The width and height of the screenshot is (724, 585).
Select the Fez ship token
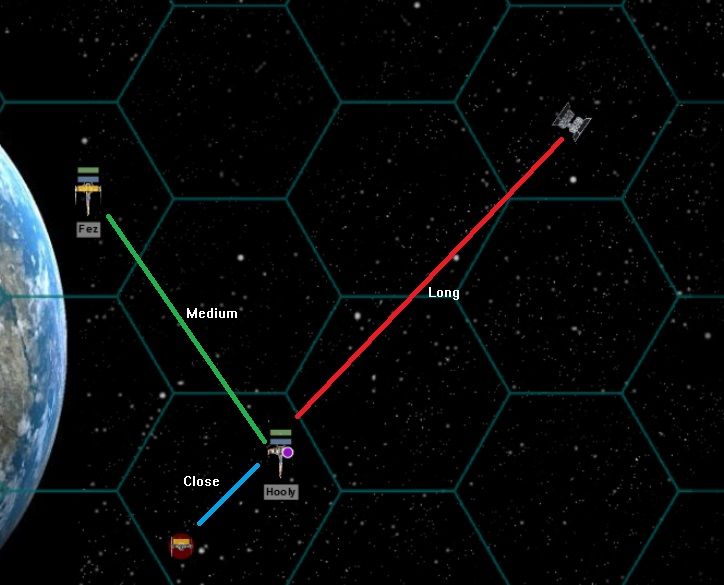pyautogui.click(x=89, y=194)
